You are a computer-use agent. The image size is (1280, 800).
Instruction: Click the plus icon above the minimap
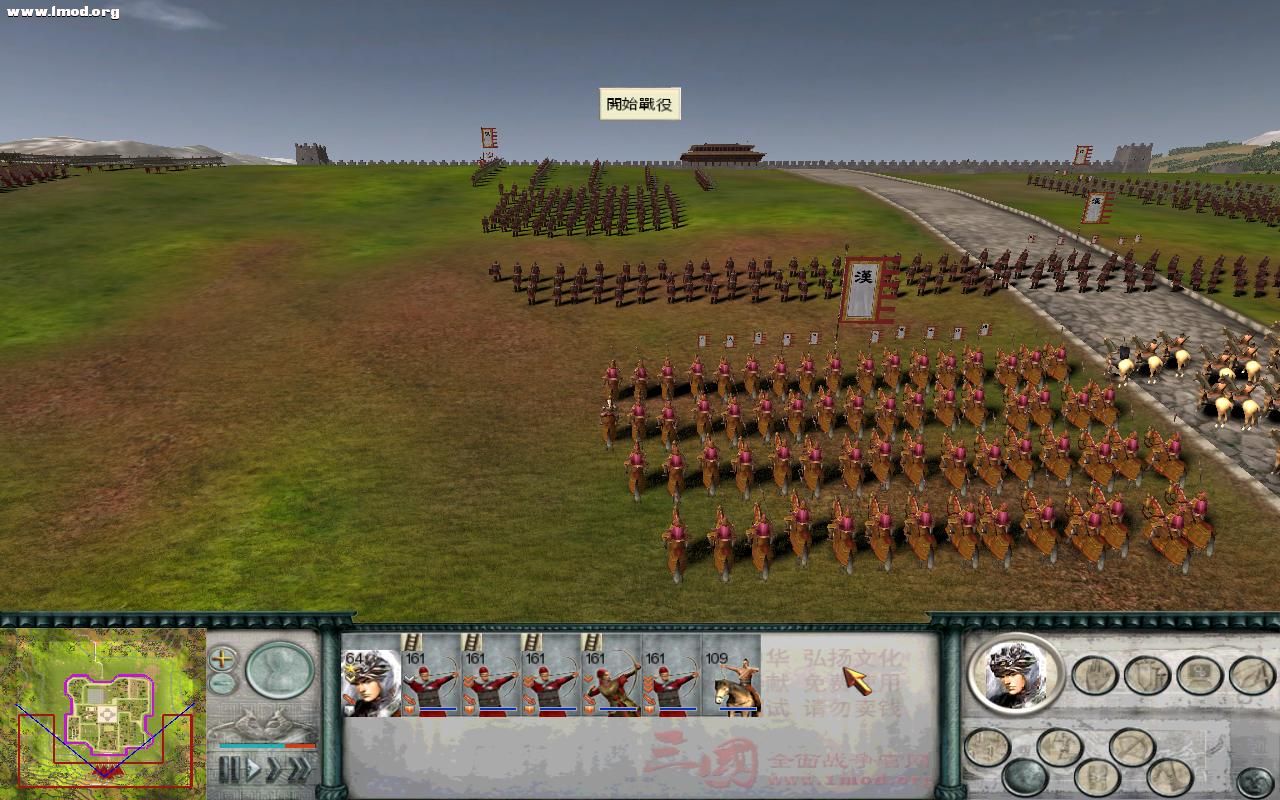[222, 659]
